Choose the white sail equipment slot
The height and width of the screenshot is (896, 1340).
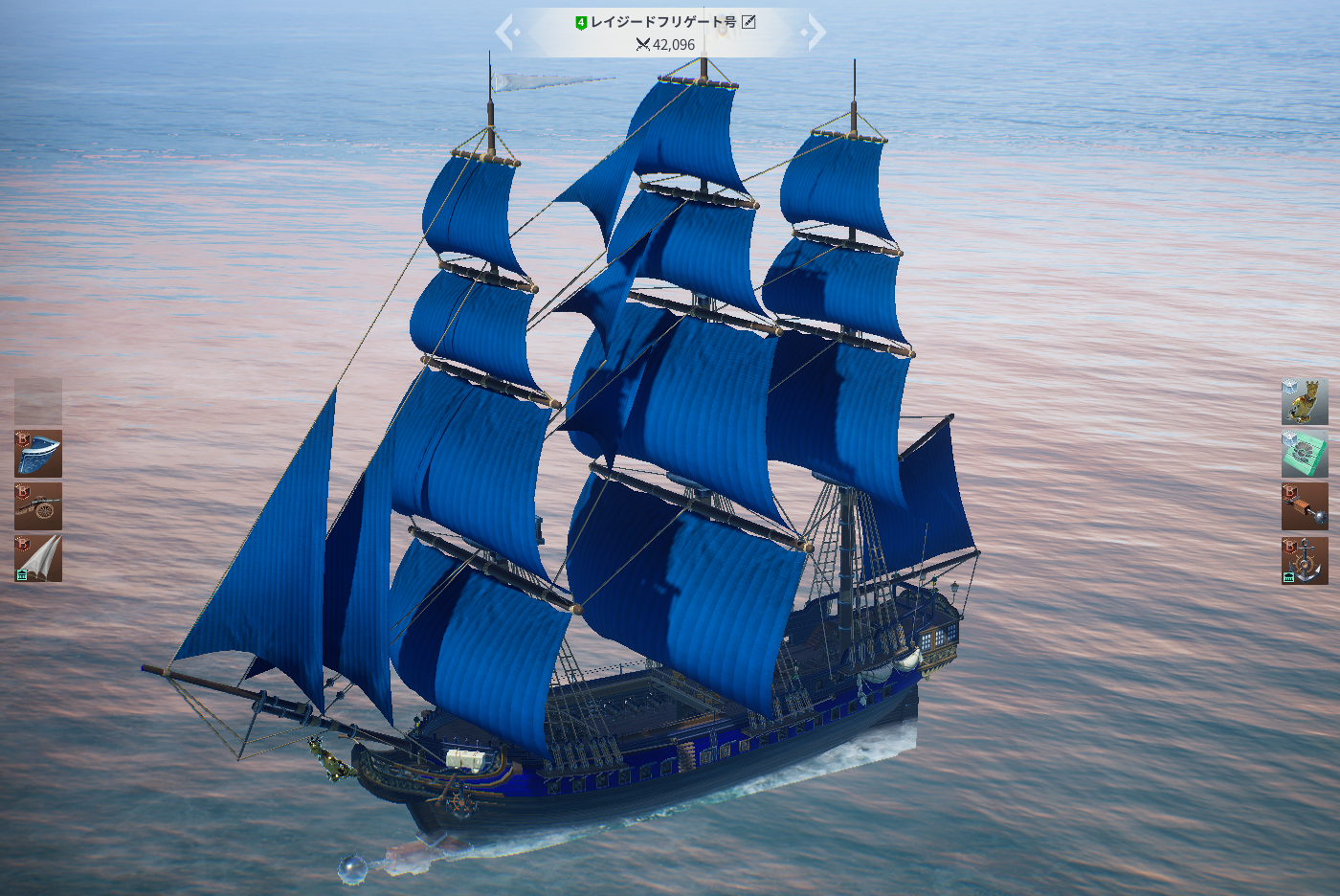(38, 559)
